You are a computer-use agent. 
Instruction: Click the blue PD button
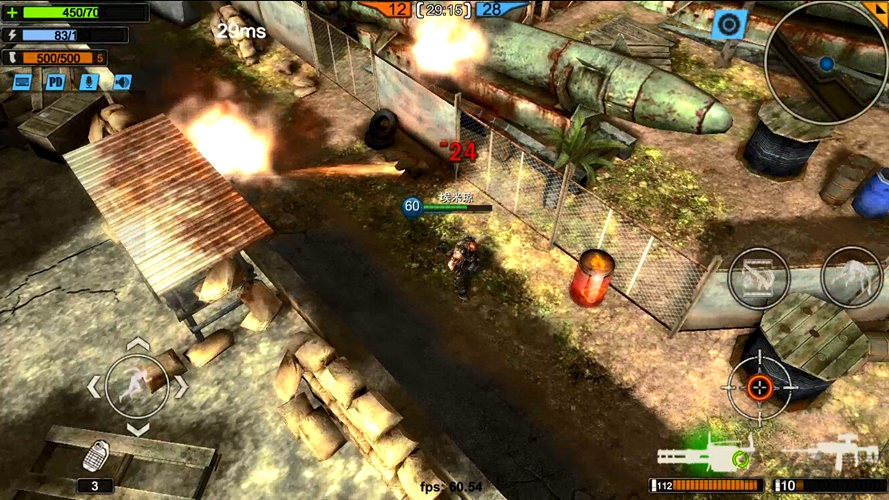(55, 82)
